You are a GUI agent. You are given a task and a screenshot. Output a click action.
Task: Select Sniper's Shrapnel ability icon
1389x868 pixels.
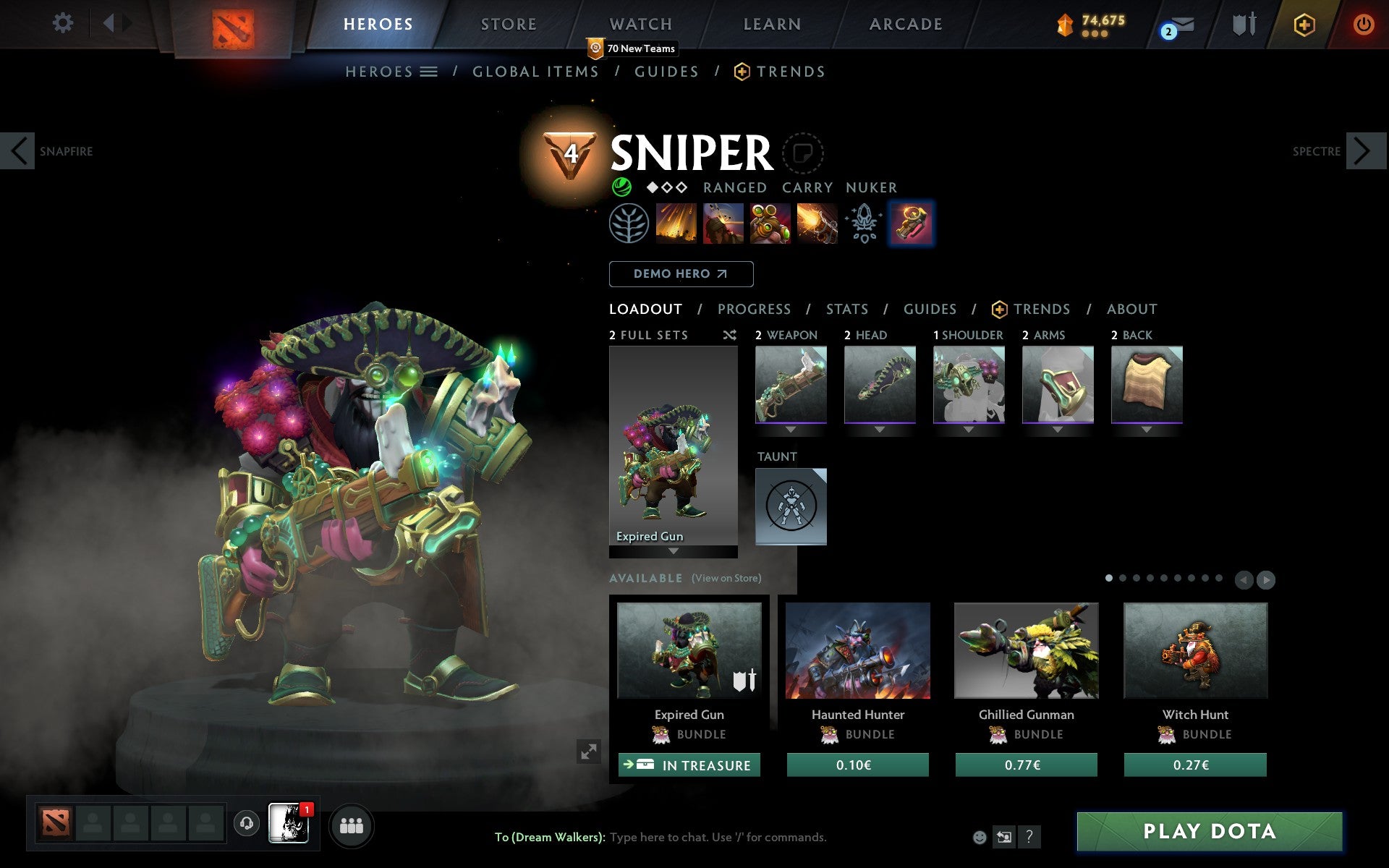677,223
